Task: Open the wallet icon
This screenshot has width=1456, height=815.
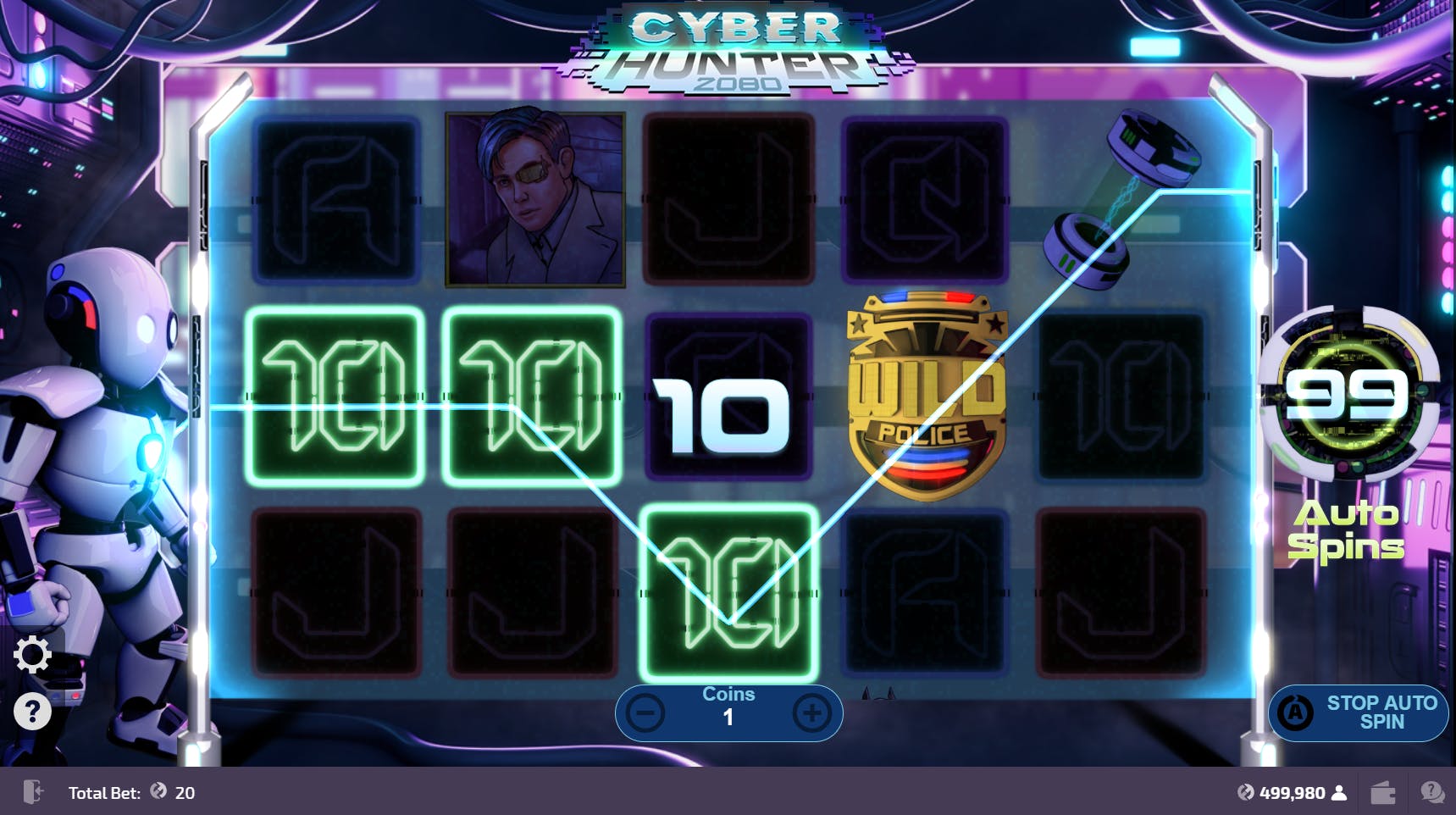Action: [1383, 793]
